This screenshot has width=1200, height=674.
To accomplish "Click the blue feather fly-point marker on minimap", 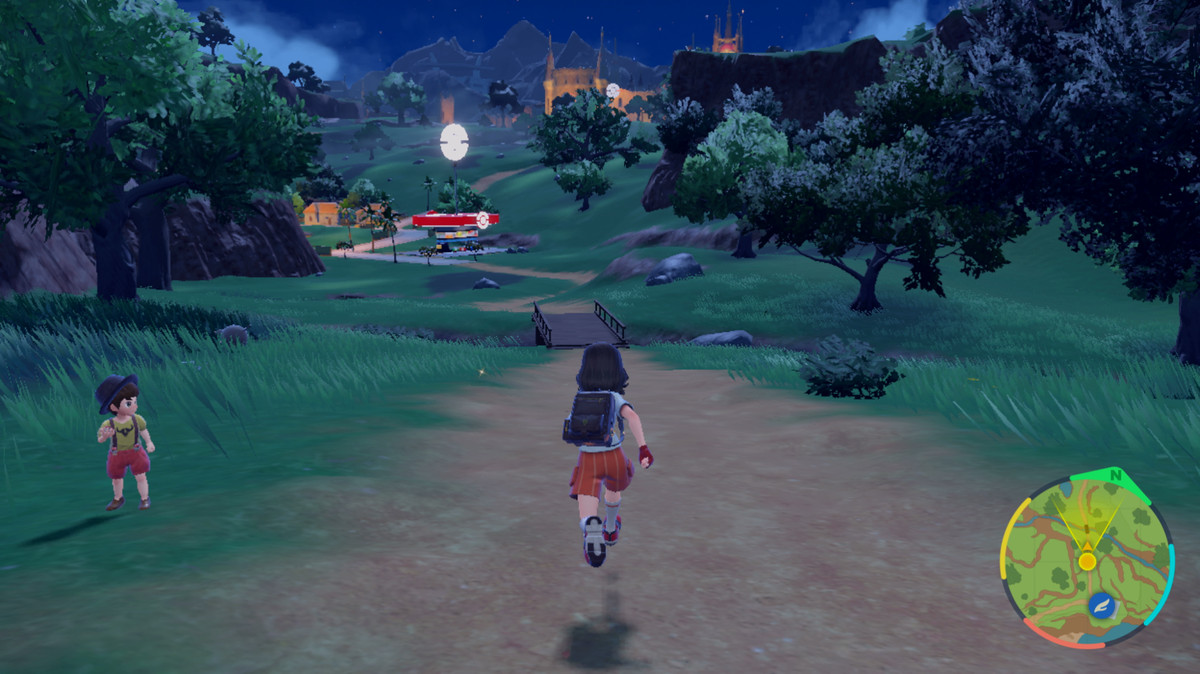I will [1101, 604].
